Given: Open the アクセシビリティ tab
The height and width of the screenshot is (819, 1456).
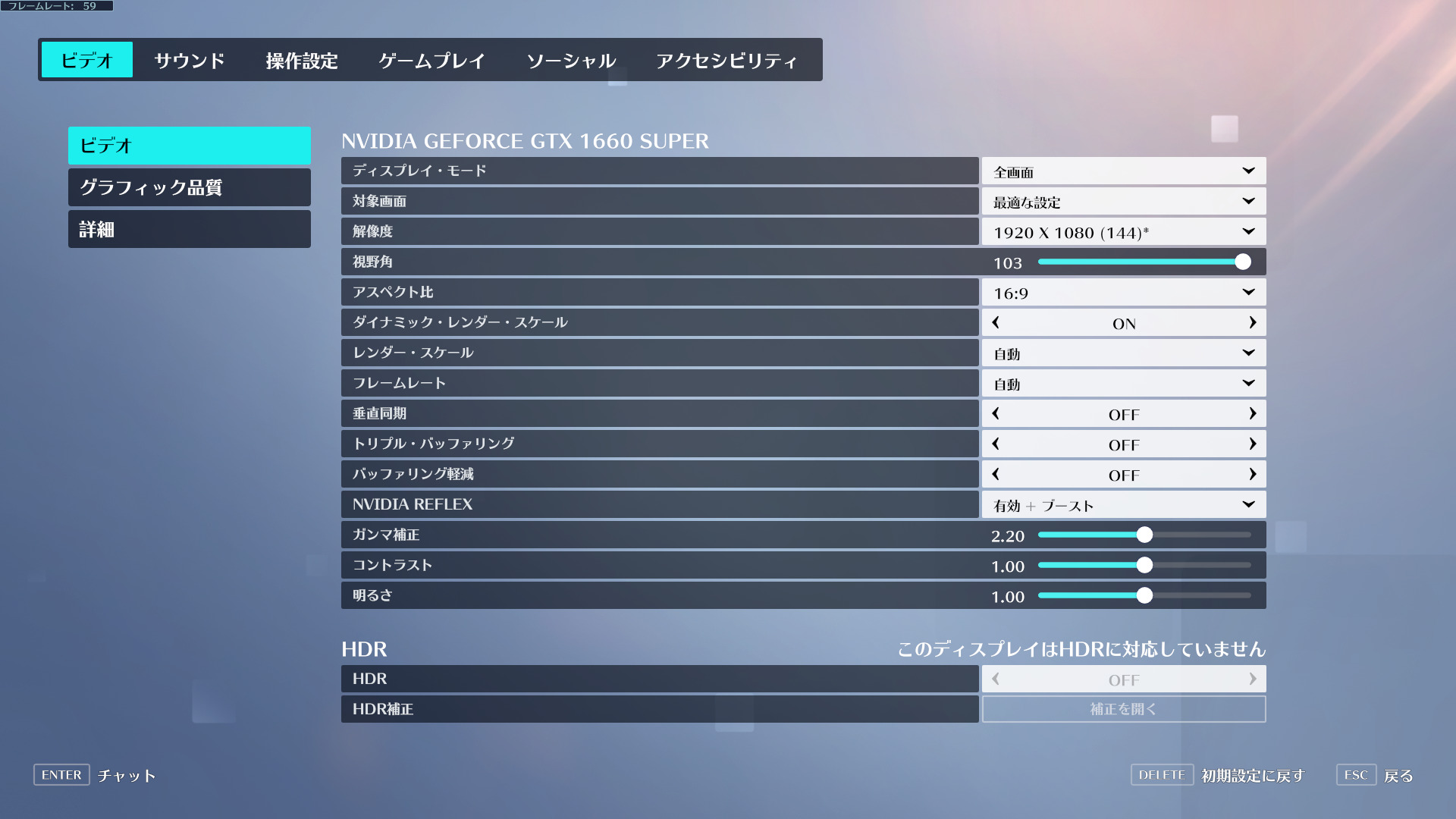Looking at the screenshot, I should [x=727, y=60].
